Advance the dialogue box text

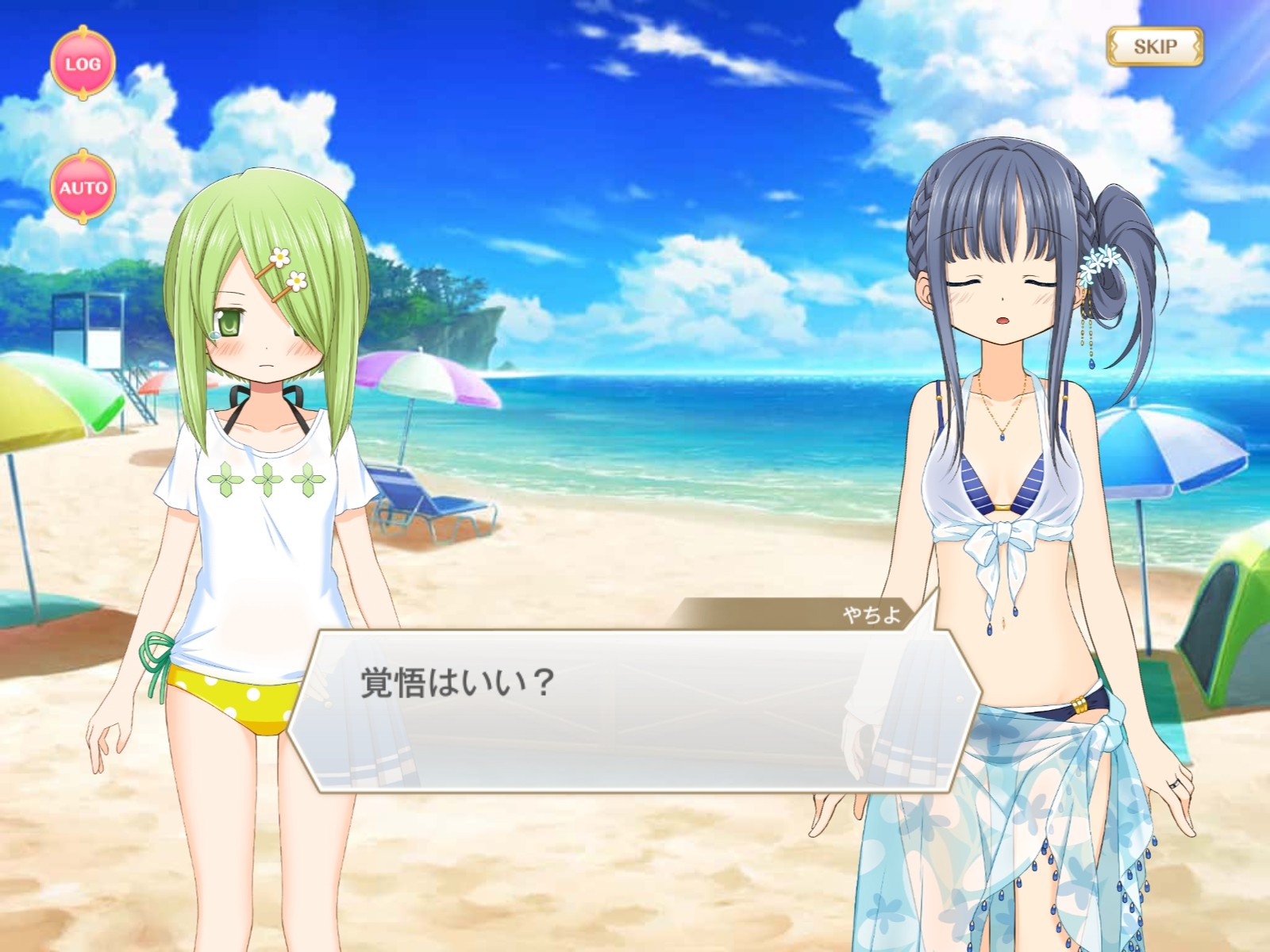point(627,710)
